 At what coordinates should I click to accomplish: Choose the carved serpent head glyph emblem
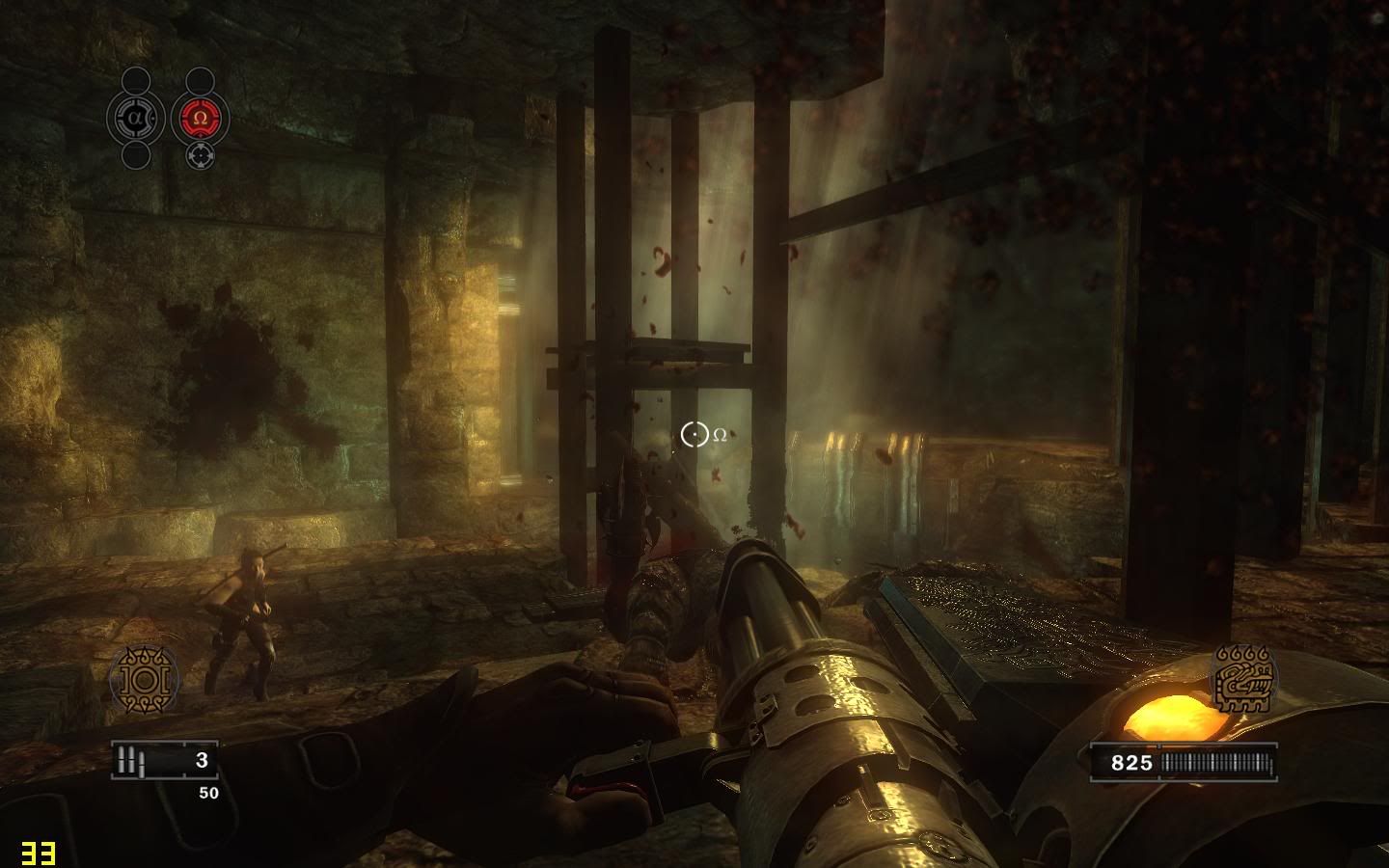point(1244,679)
